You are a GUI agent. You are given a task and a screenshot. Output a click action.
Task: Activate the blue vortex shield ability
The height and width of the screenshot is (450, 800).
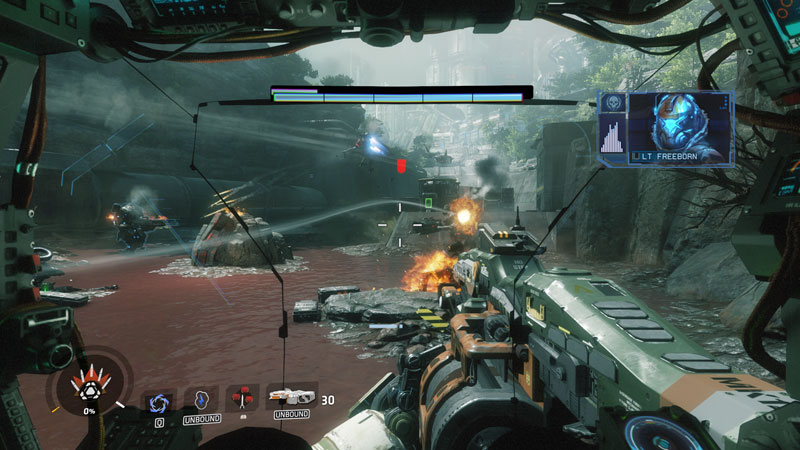point(158,400)
